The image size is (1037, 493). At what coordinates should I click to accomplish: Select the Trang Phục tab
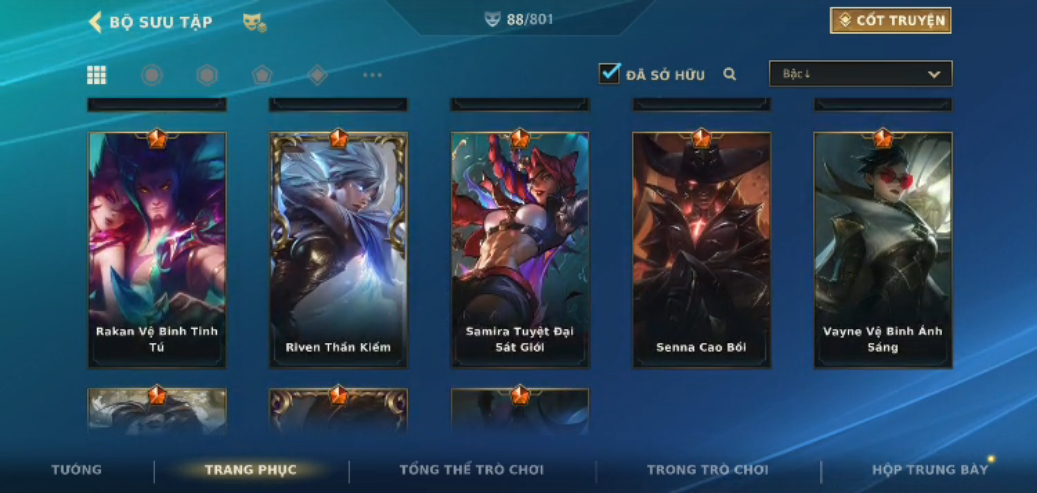point(251,470)
